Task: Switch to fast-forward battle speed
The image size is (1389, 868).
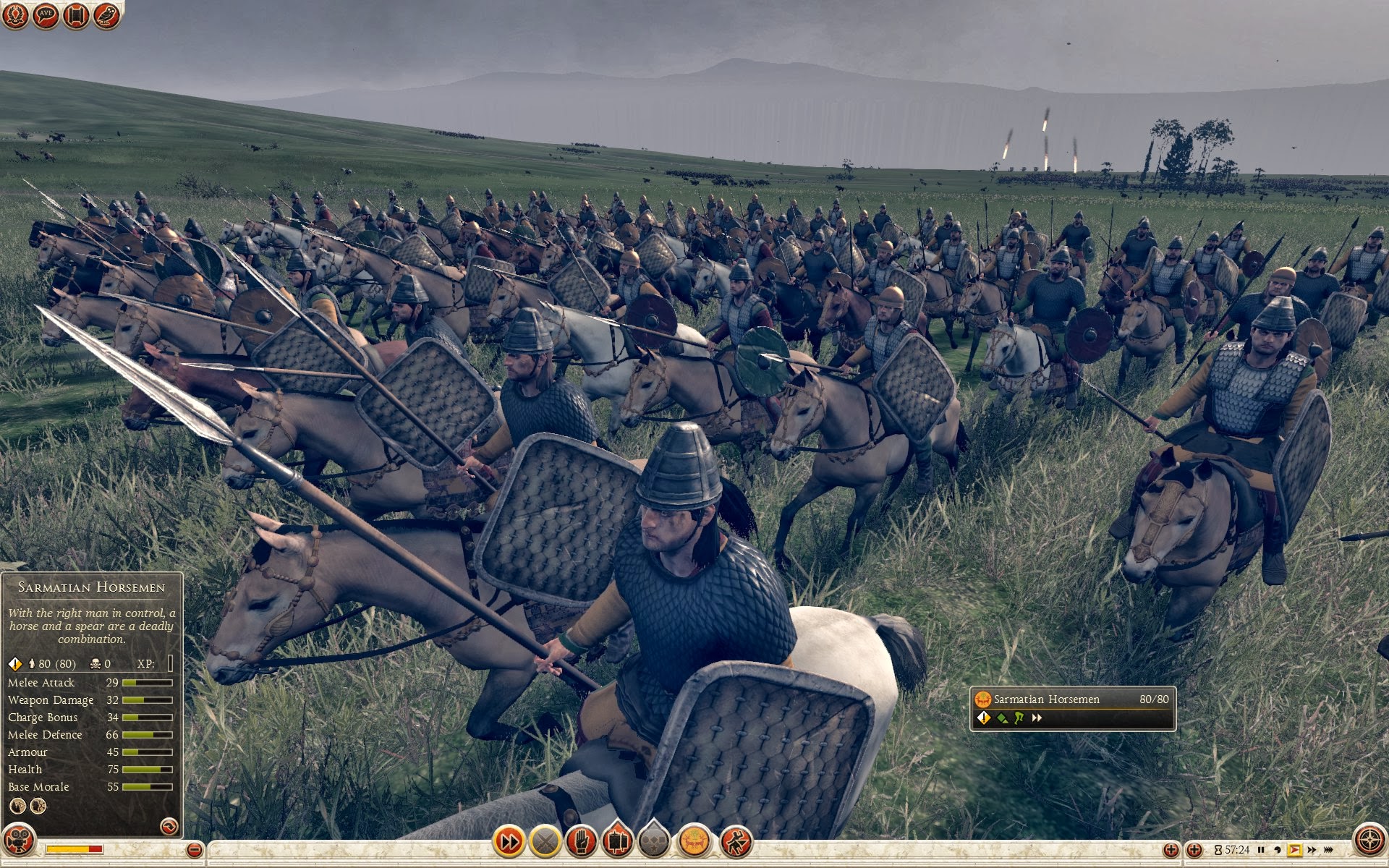Action: coord(1312,850)
